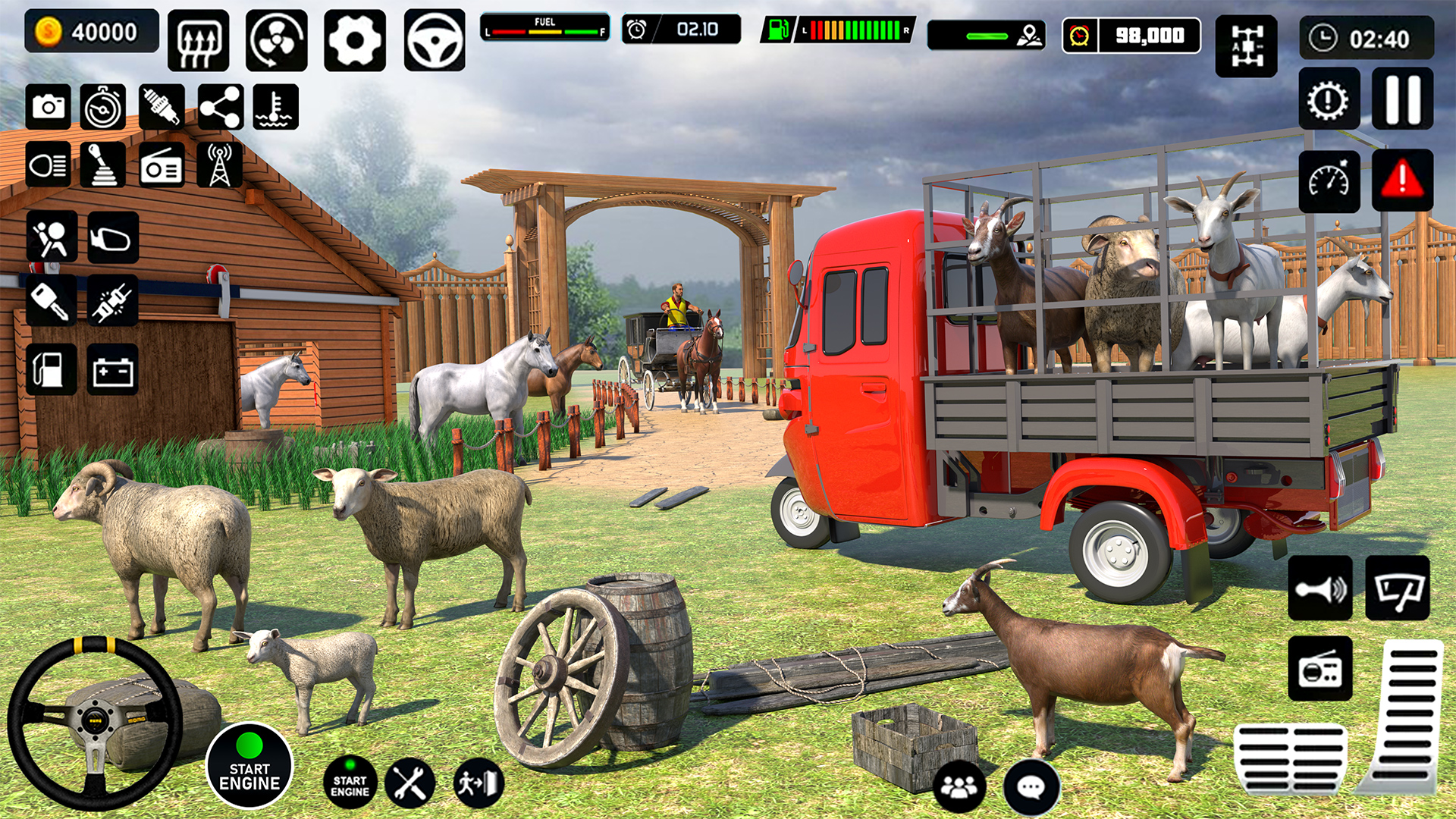1456x819 pixels.
Task: Toggle the headlights on
Action: click(x=49, y=164)
